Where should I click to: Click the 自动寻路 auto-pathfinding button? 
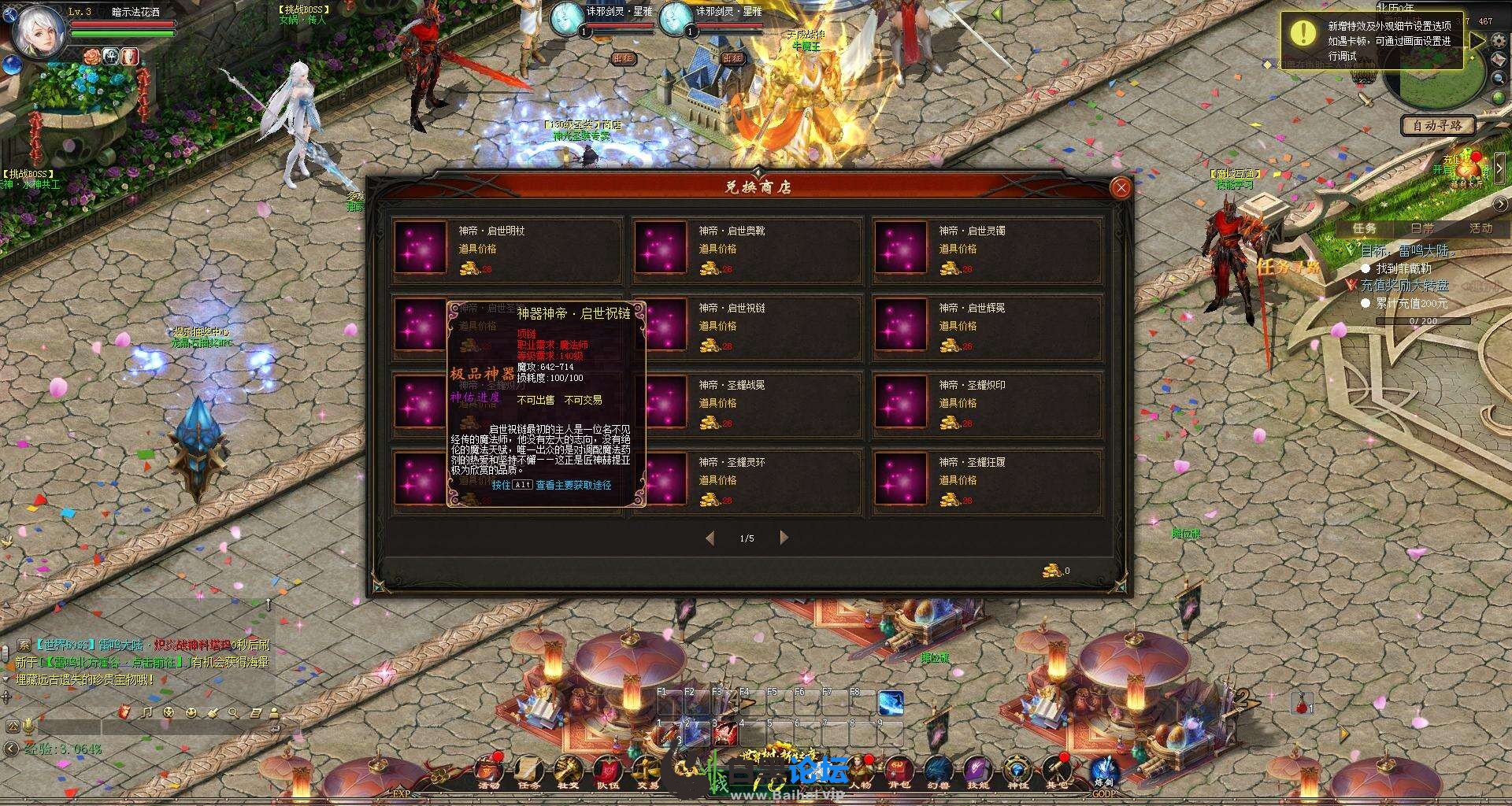pos(1437,125)
